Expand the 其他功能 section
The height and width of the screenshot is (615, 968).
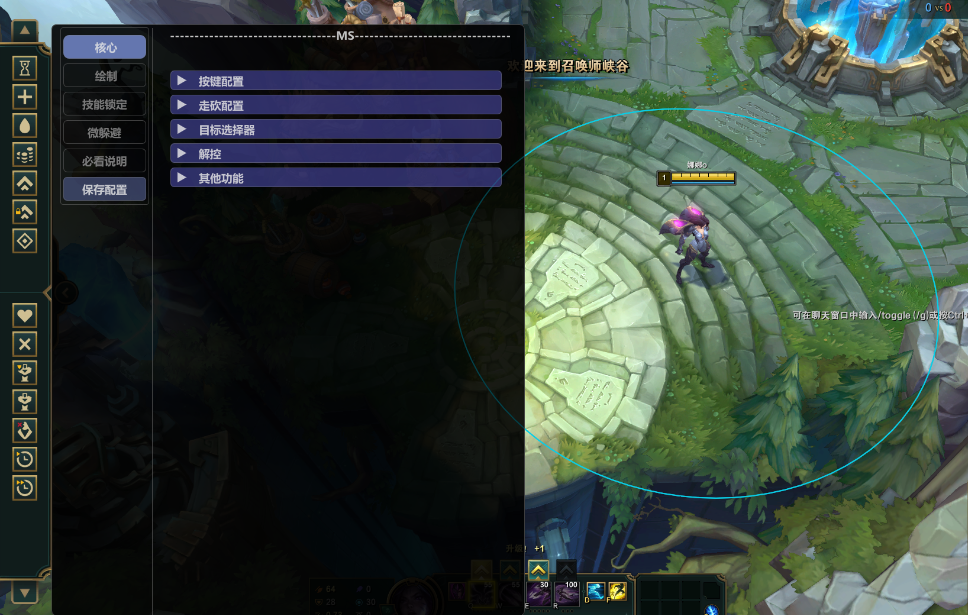[336, 178]
